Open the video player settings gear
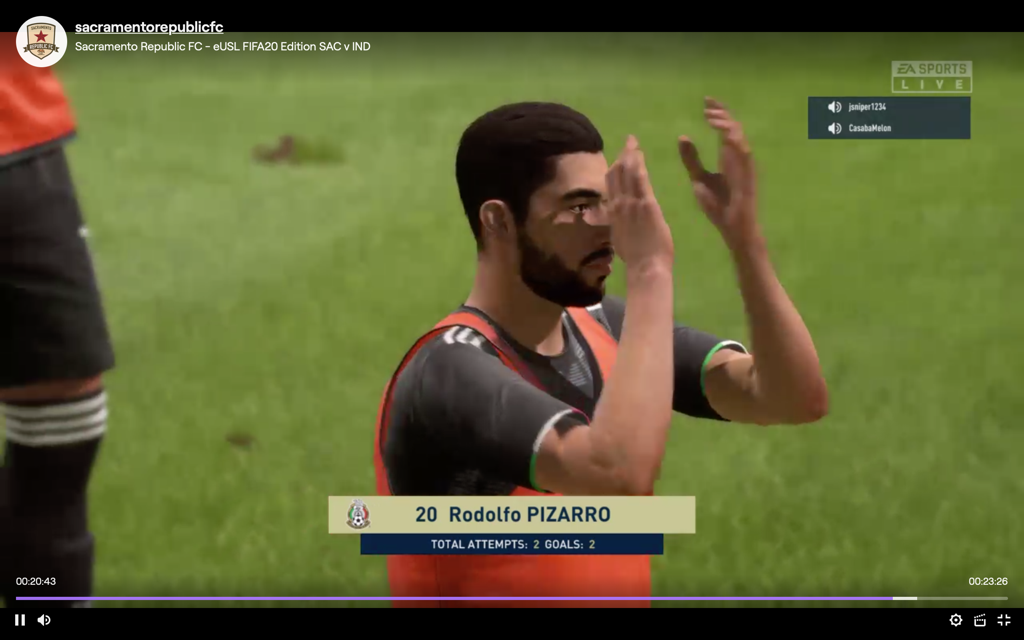The image size is (1024, 640). [956, 620]
